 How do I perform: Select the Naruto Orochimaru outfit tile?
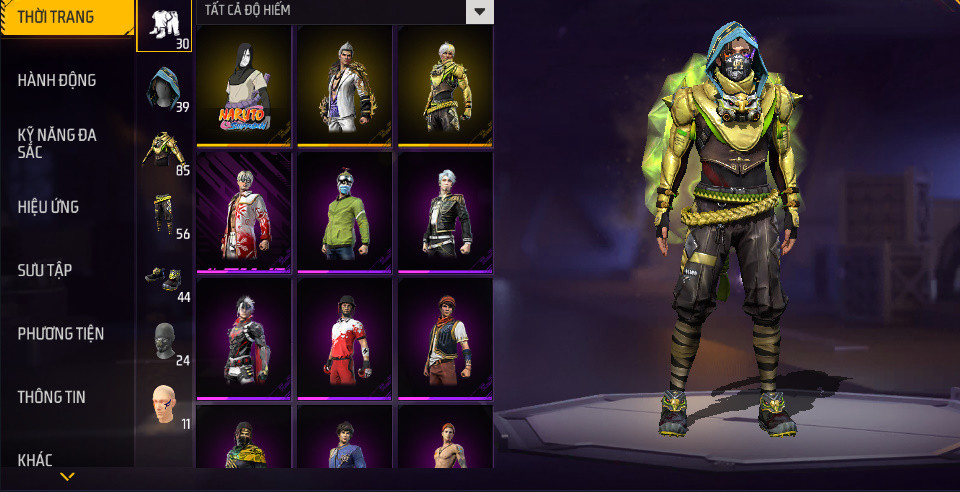(x=244, y=86)
